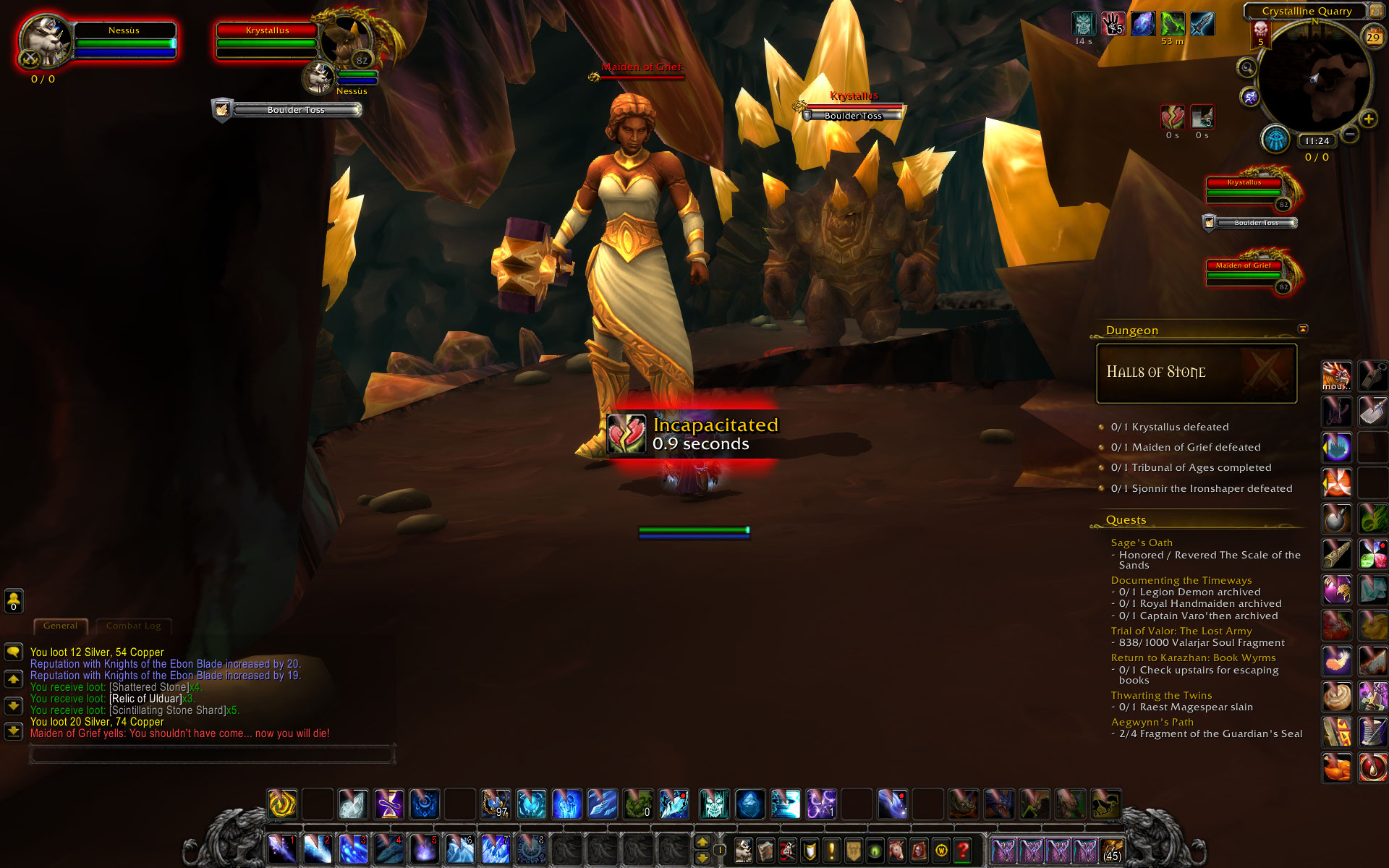The image size is (1389, 868).
Task: Click the Nessus player portrait
Action: click(x=45, y=42)
